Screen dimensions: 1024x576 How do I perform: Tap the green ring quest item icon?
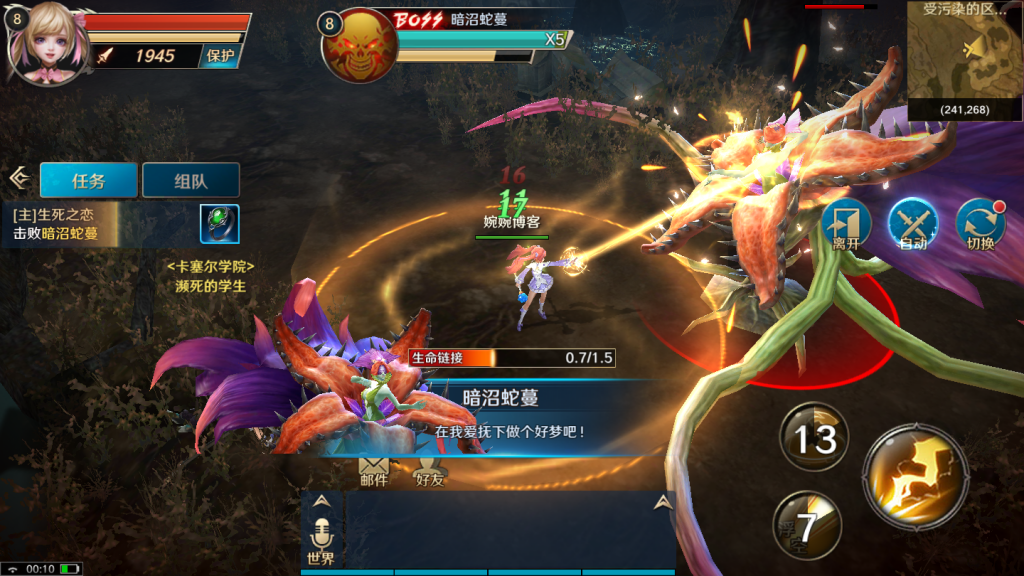[x=219, y=224]
